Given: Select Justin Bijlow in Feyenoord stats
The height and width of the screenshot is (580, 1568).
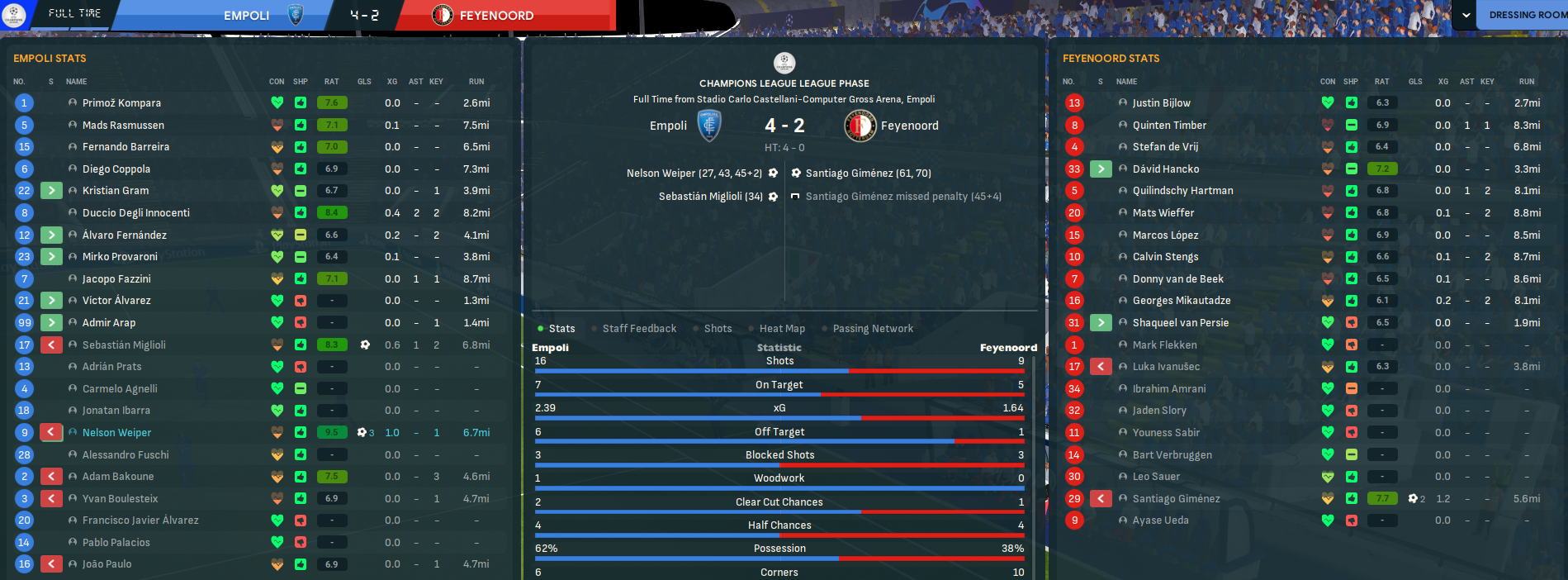Looking at the screenshot, I should [1161, 103].
